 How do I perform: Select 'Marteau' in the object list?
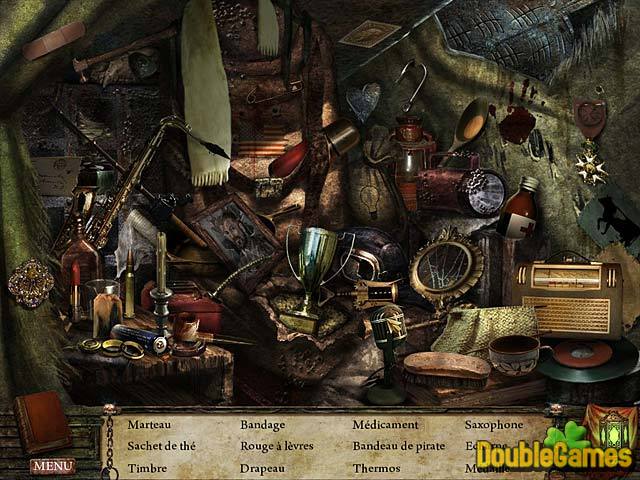pos(149,424)
